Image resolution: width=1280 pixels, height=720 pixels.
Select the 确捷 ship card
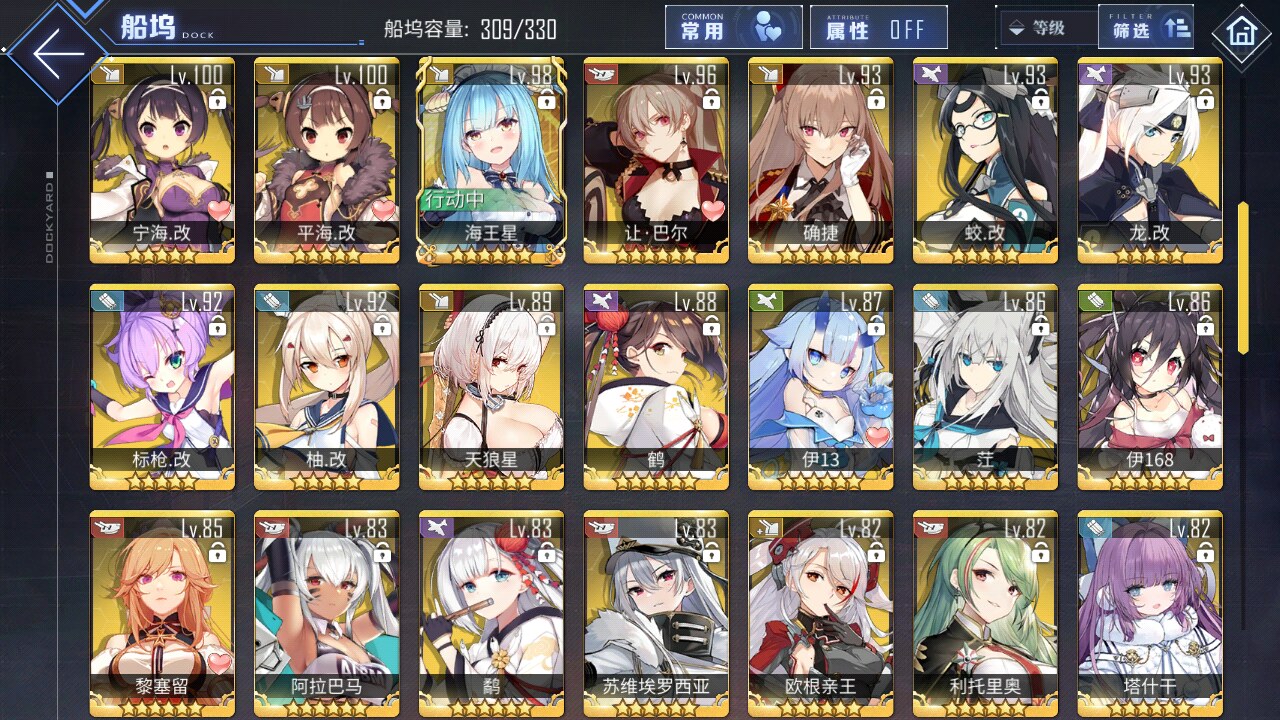coord(820,160)
